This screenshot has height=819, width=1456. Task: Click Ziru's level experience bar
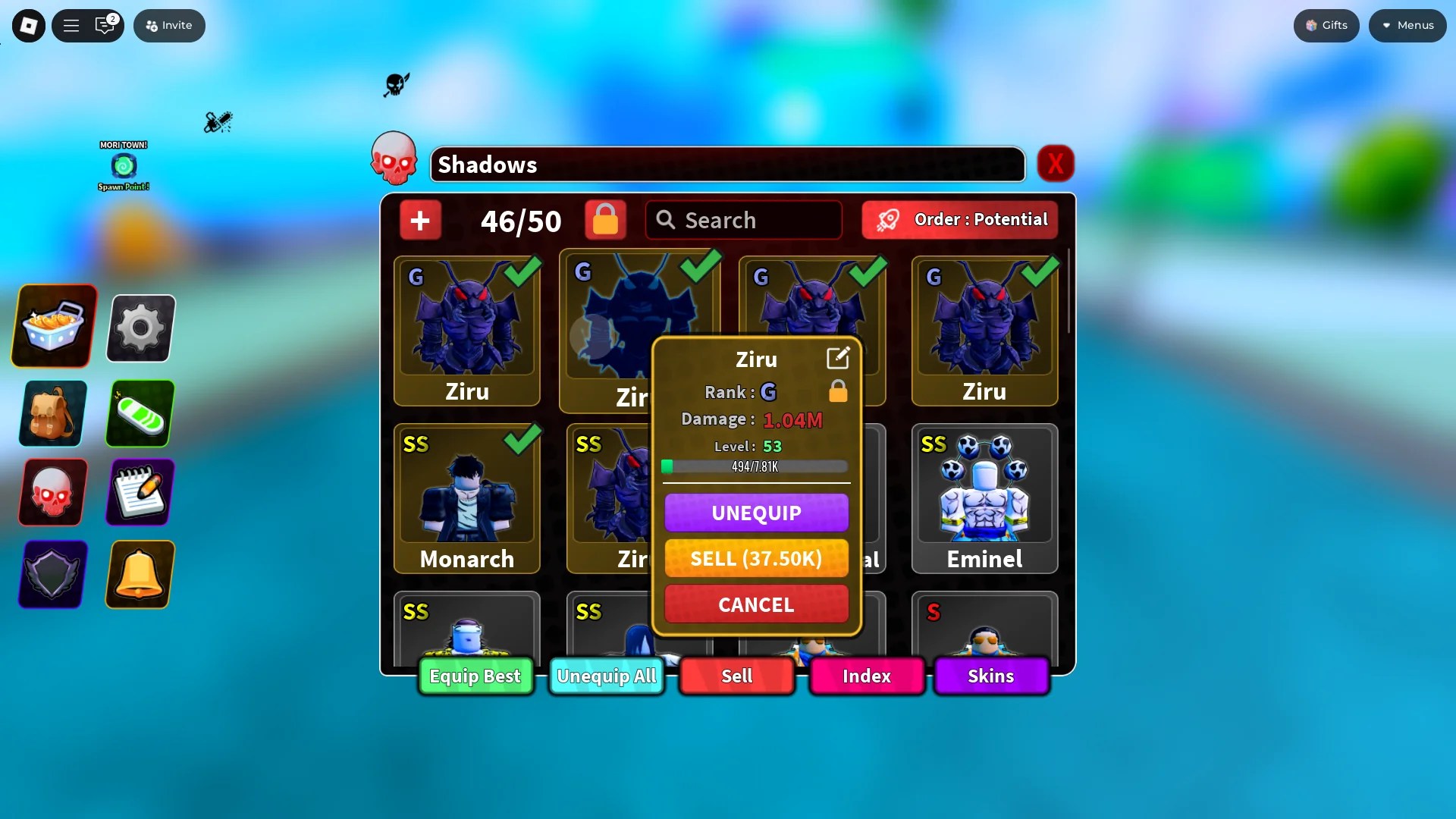pos(755,466)
